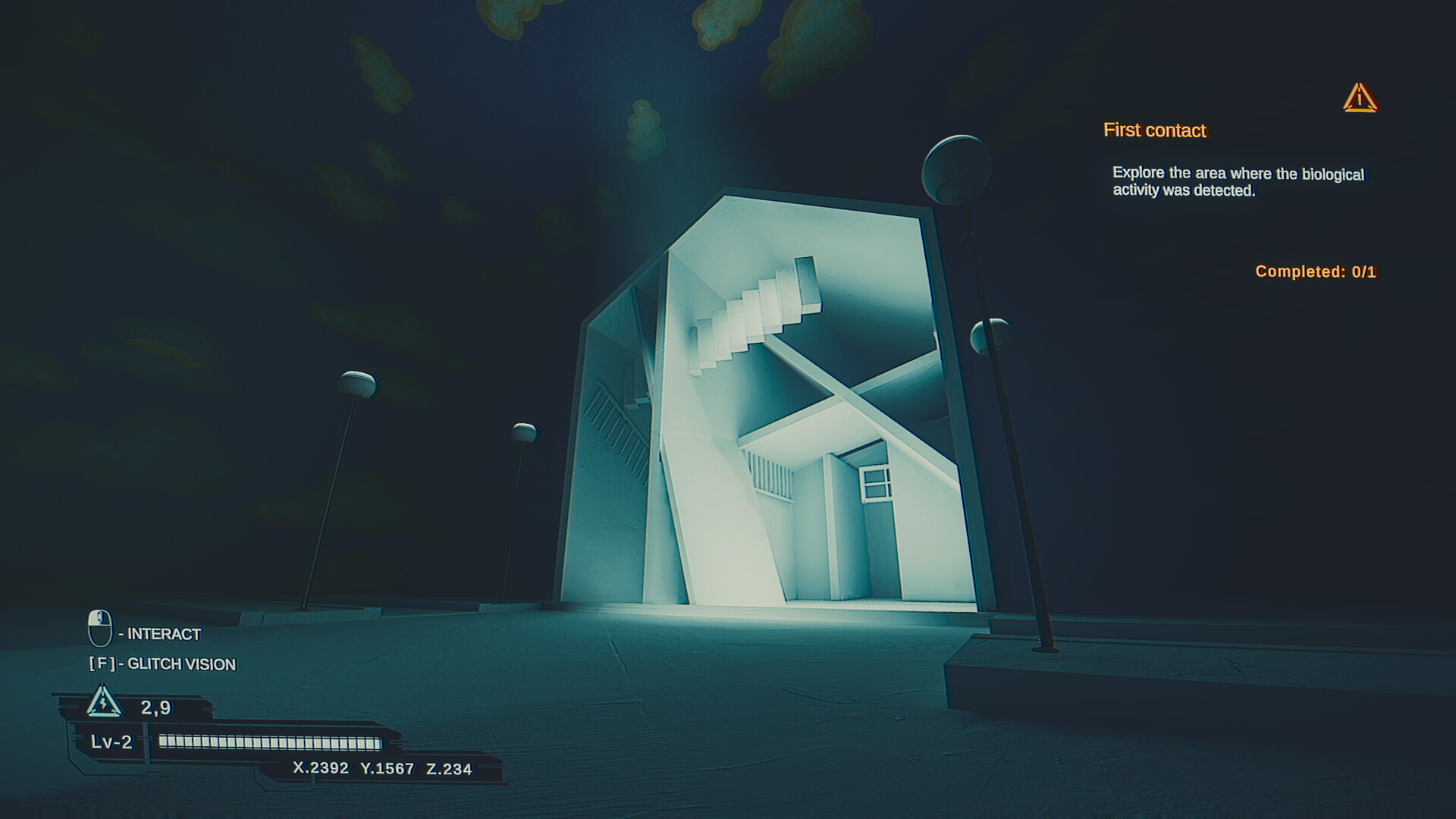
Task: Expand the Lv-2 status bar section
Action: [x=111, y=743]
